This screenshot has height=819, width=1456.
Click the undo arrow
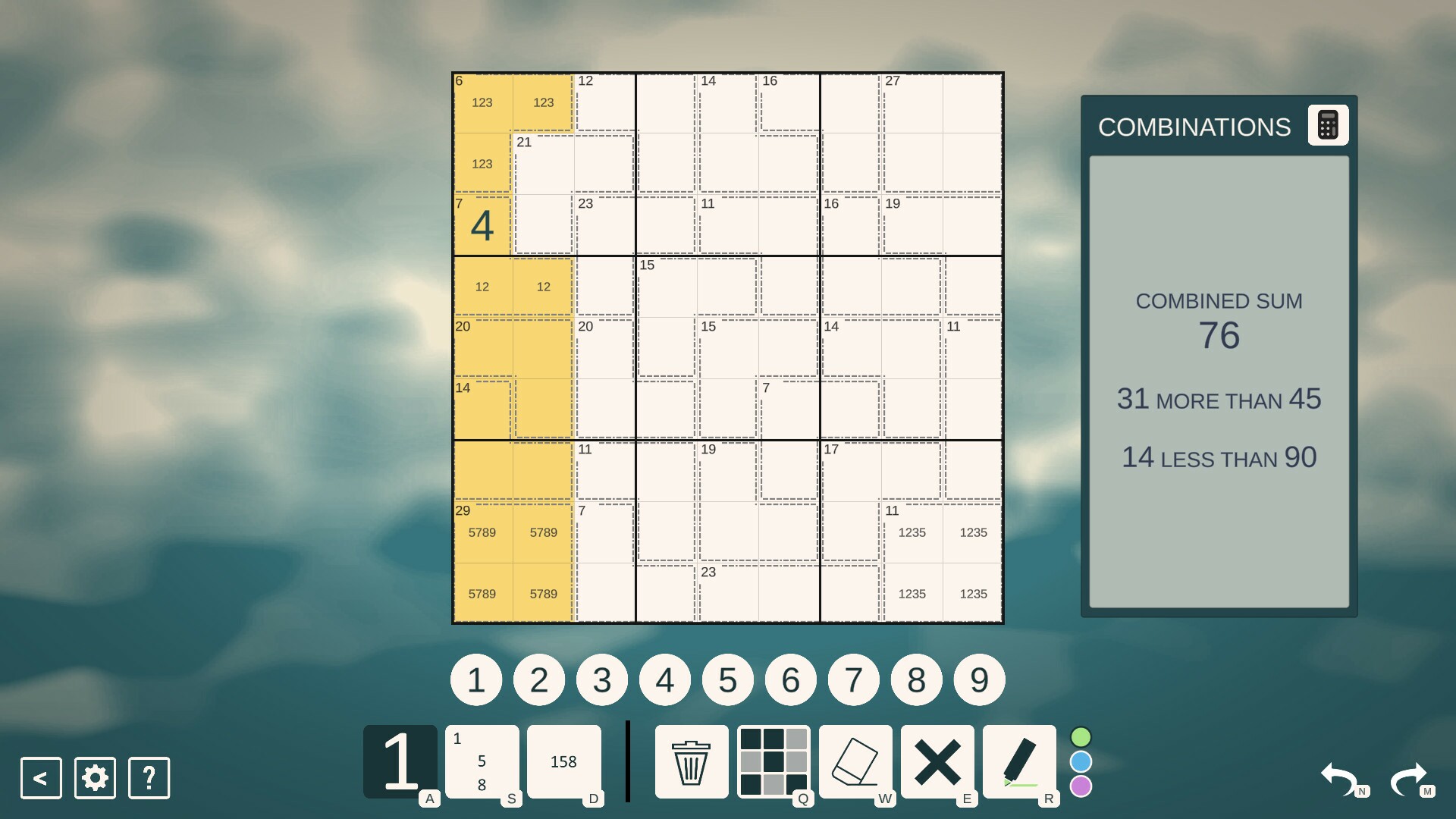(x=1341, y=778)
